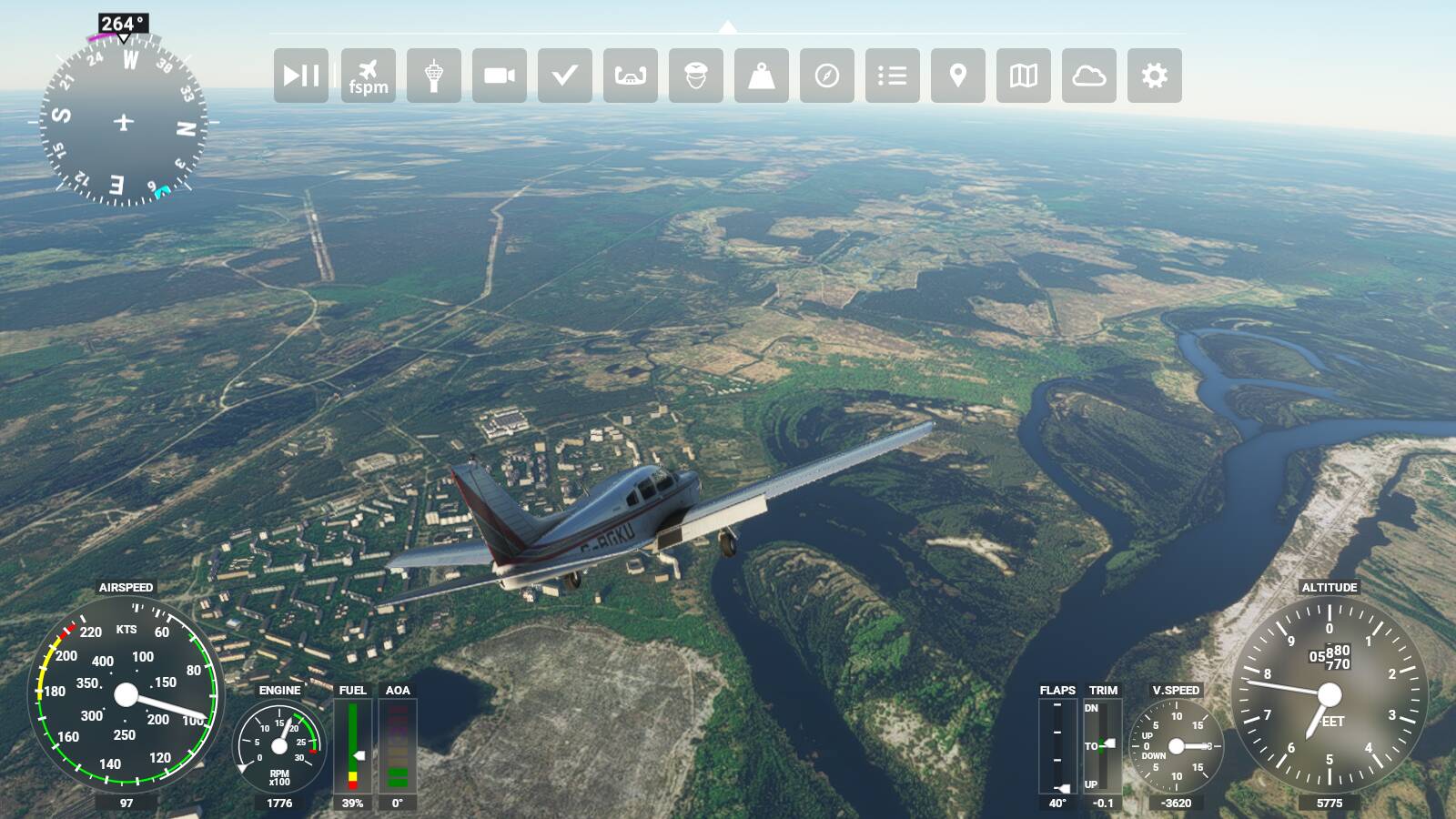Open the weather cloud panel
This screenshot has height=819, width=1456.
point(1089,76)
